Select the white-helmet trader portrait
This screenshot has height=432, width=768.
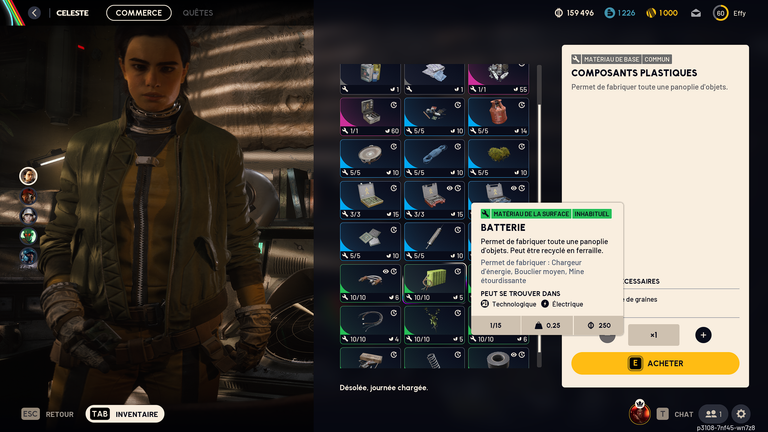click(28, 216)
